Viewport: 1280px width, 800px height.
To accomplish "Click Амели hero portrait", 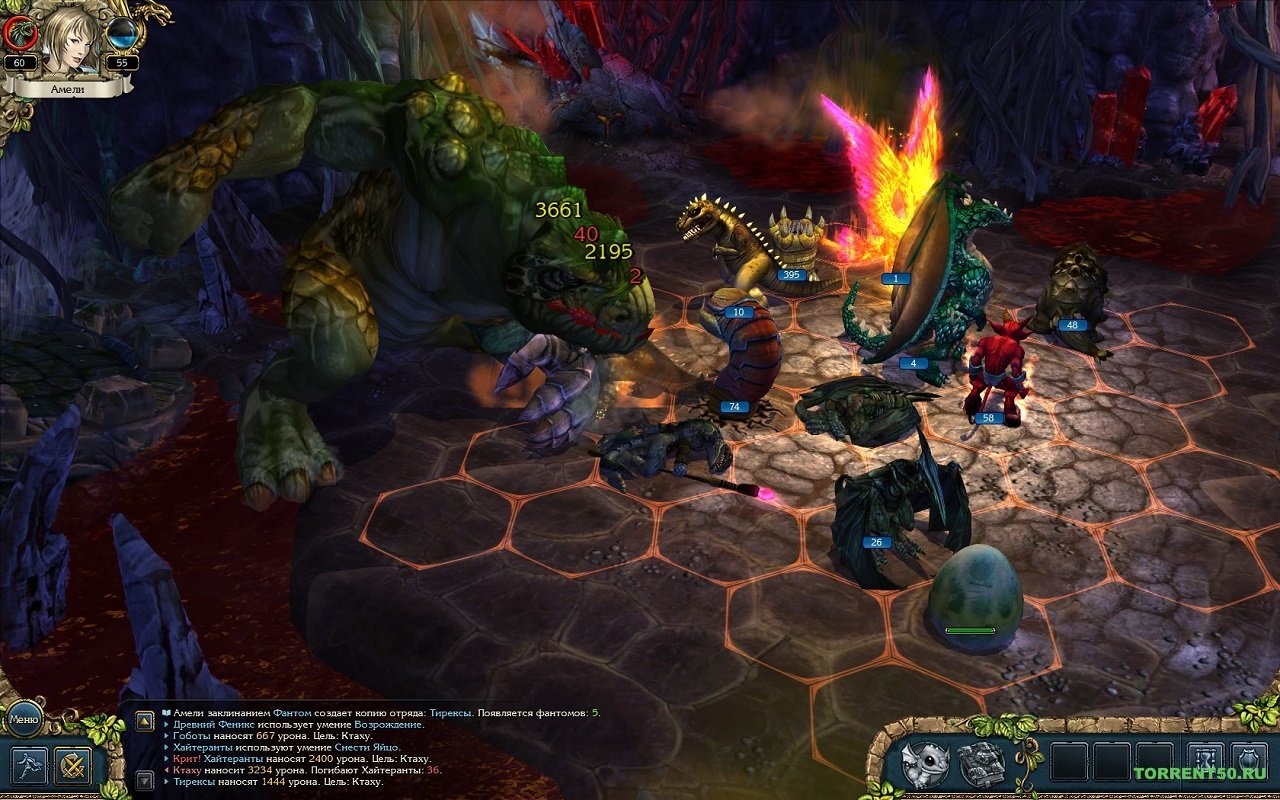I will click(72, 38).
